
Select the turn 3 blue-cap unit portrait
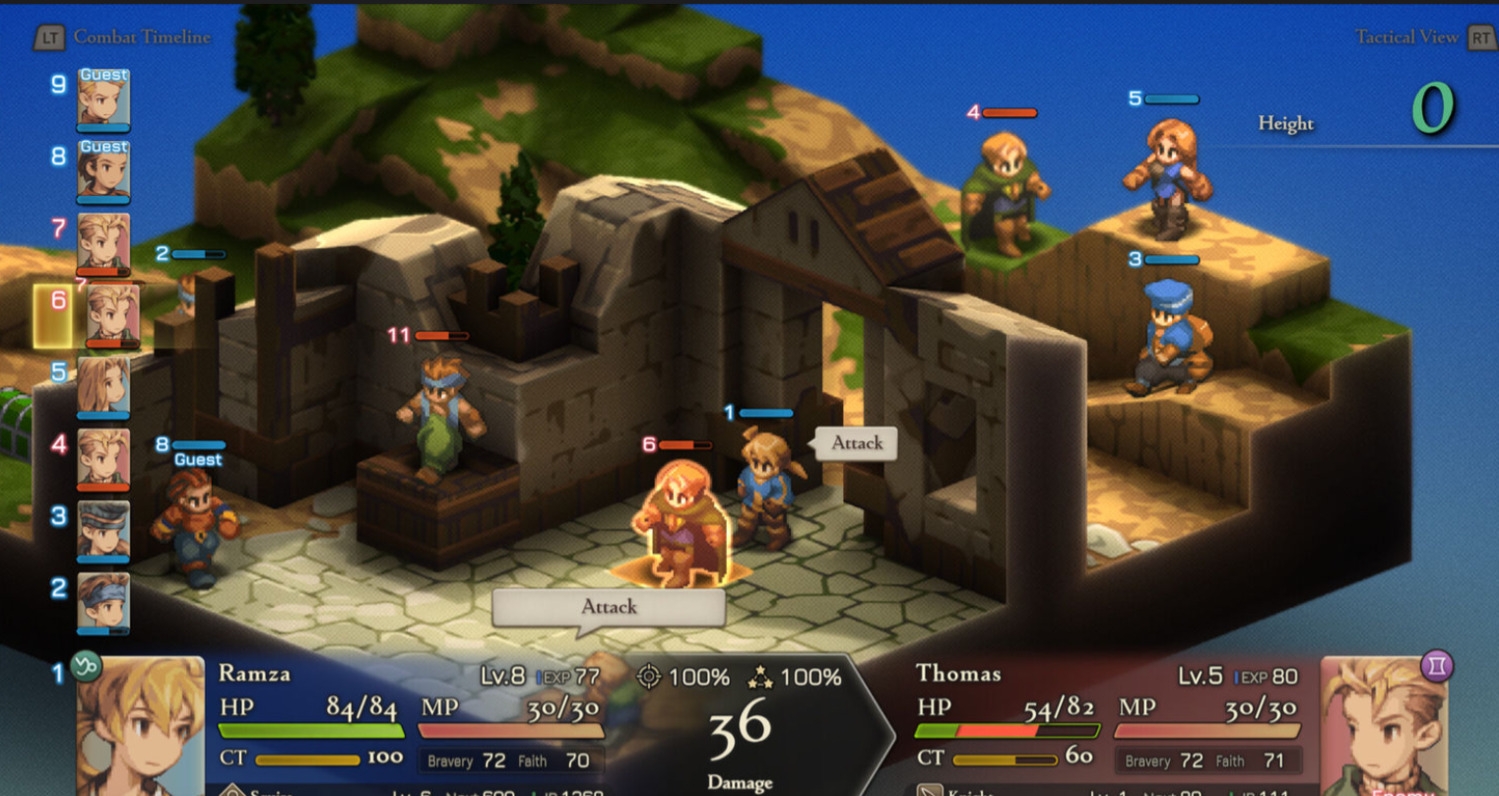tap(103, 530)
